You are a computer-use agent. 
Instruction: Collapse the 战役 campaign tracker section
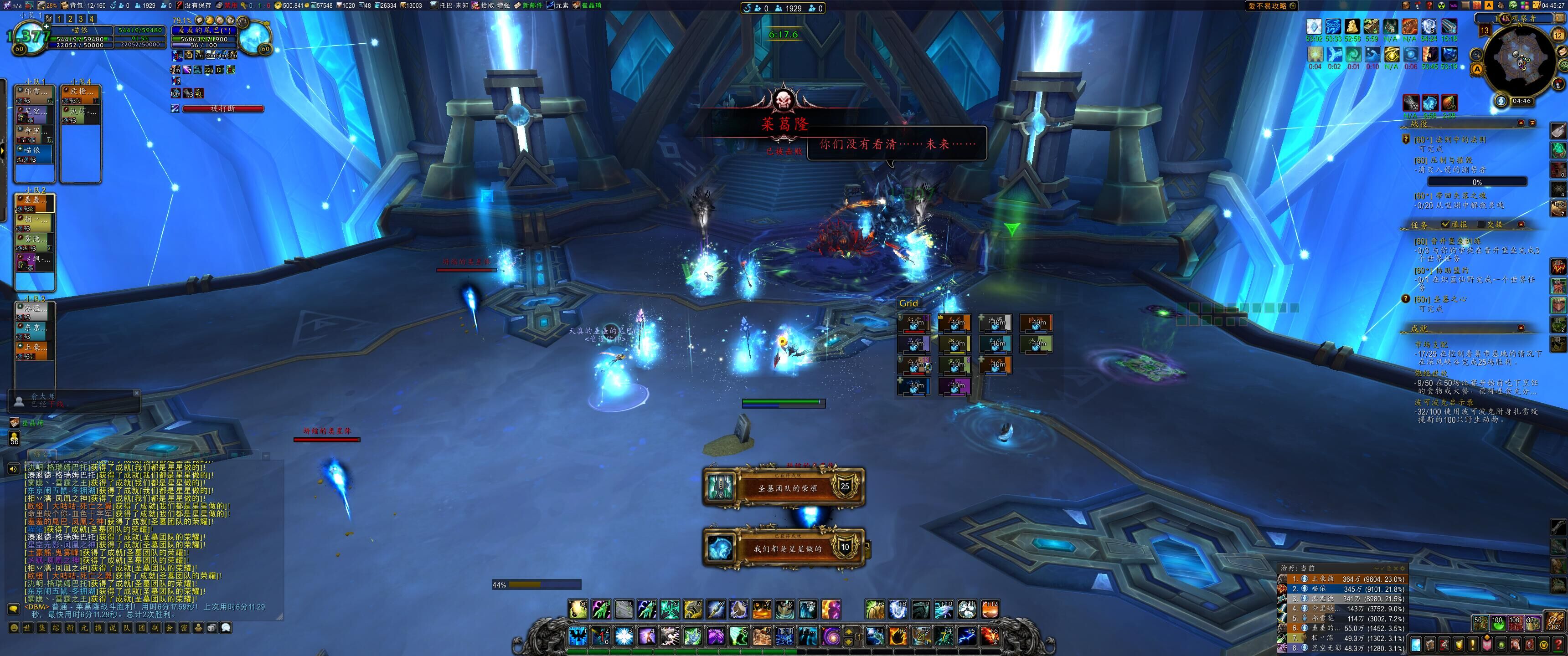coord(1521,123)
